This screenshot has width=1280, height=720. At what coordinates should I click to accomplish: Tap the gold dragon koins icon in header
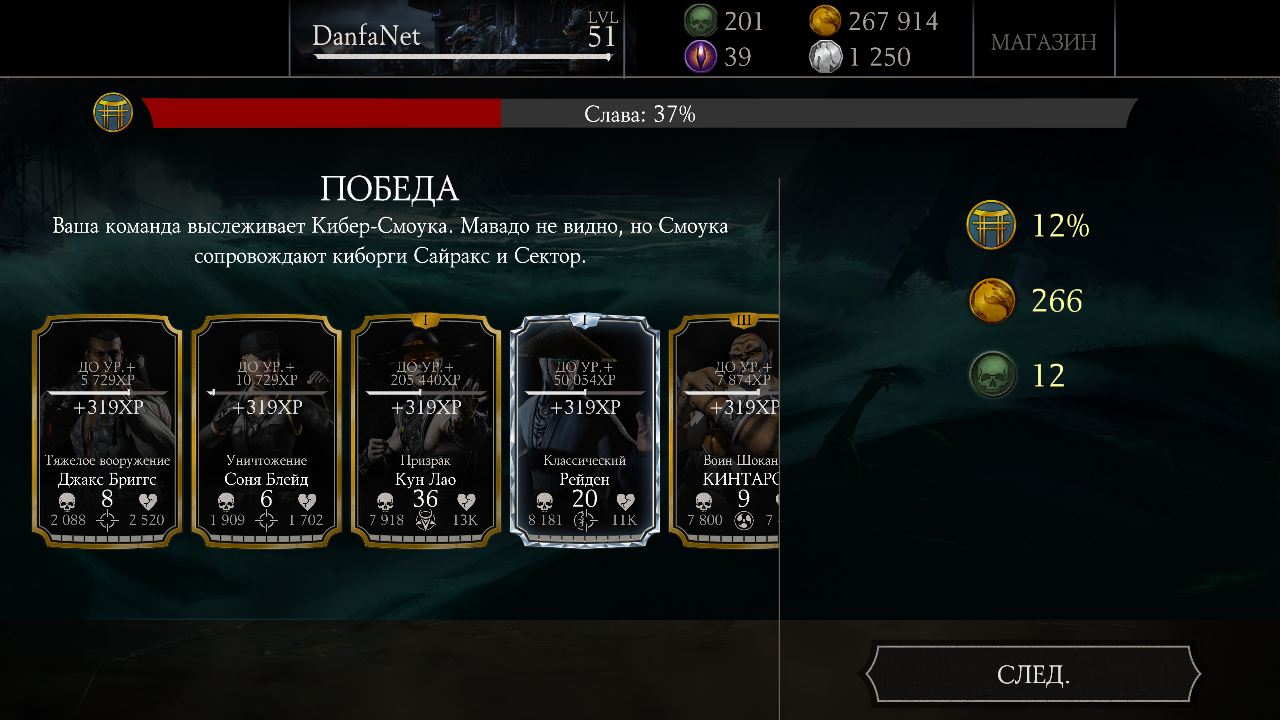(x=825, y=21)
